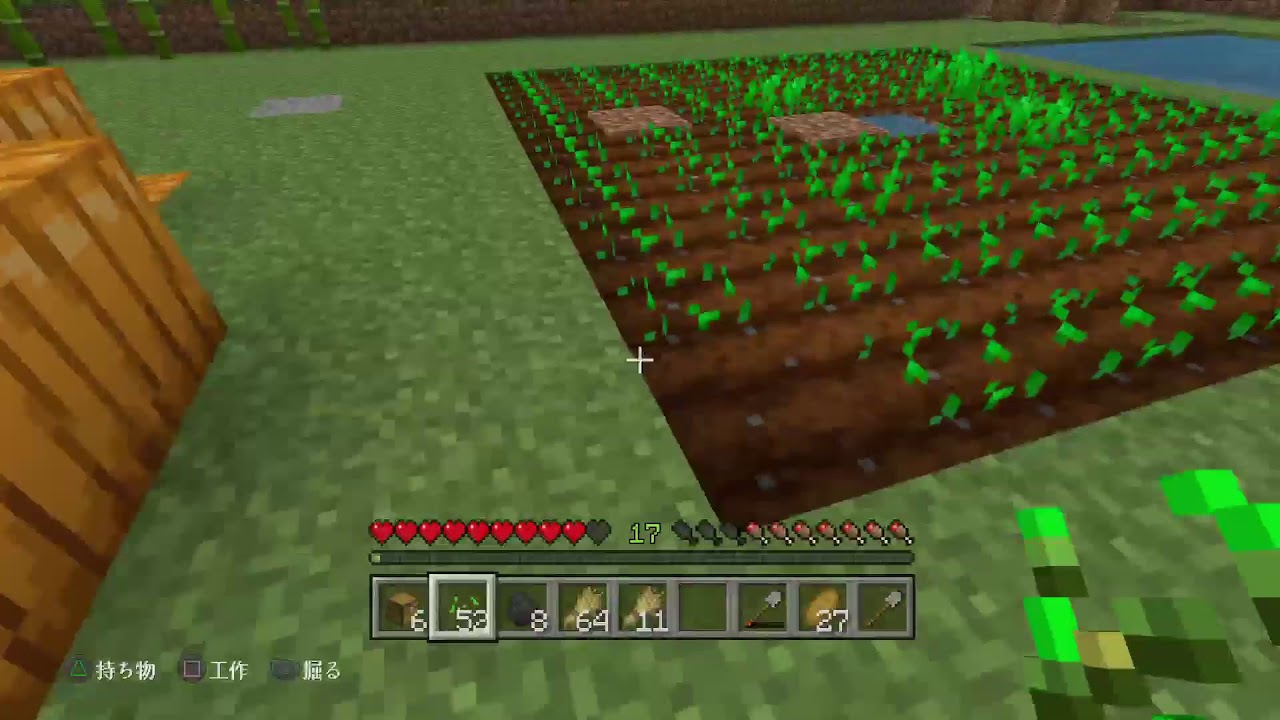This screenshot has height=720, width=1280.
Task: Select the chest item in the first hotbar slot
Action: pyautogui.click(x=400, y=605)
